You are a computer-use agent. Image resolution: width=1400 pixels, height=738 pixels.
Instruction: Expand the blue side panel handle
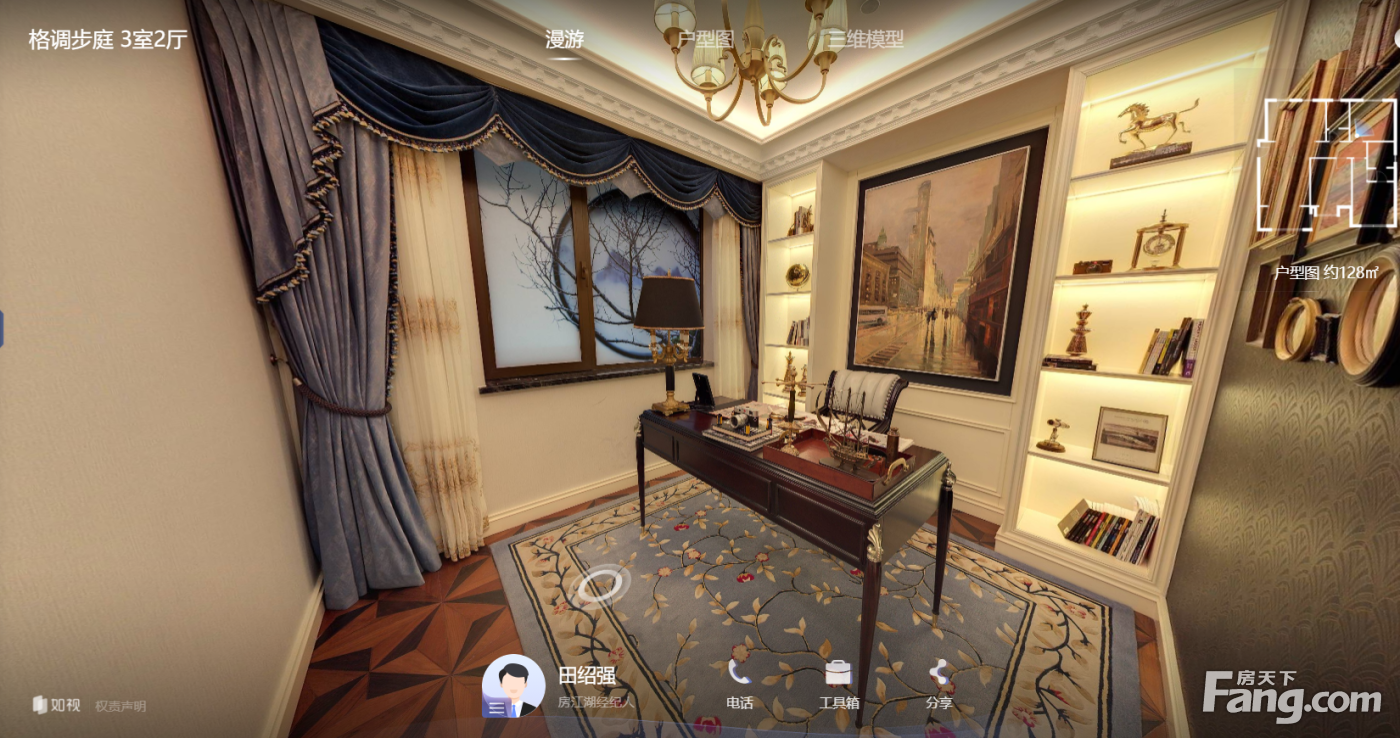[x=2, y=328]
